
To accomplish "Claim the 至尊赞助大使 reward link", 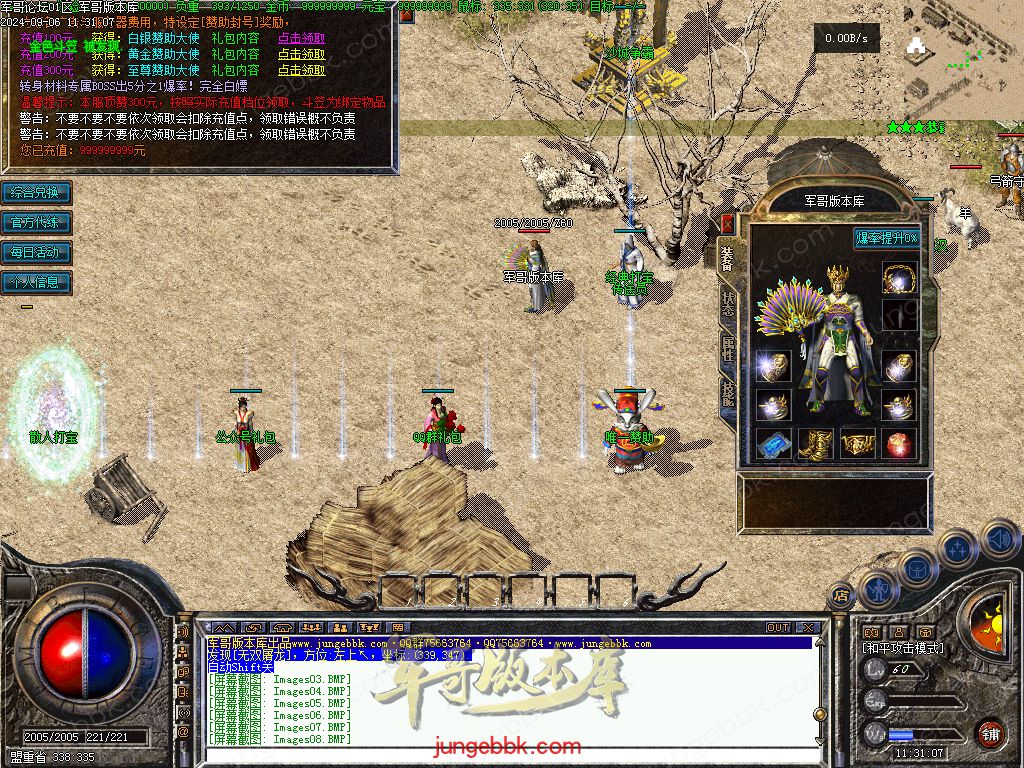I will [301, 71].
